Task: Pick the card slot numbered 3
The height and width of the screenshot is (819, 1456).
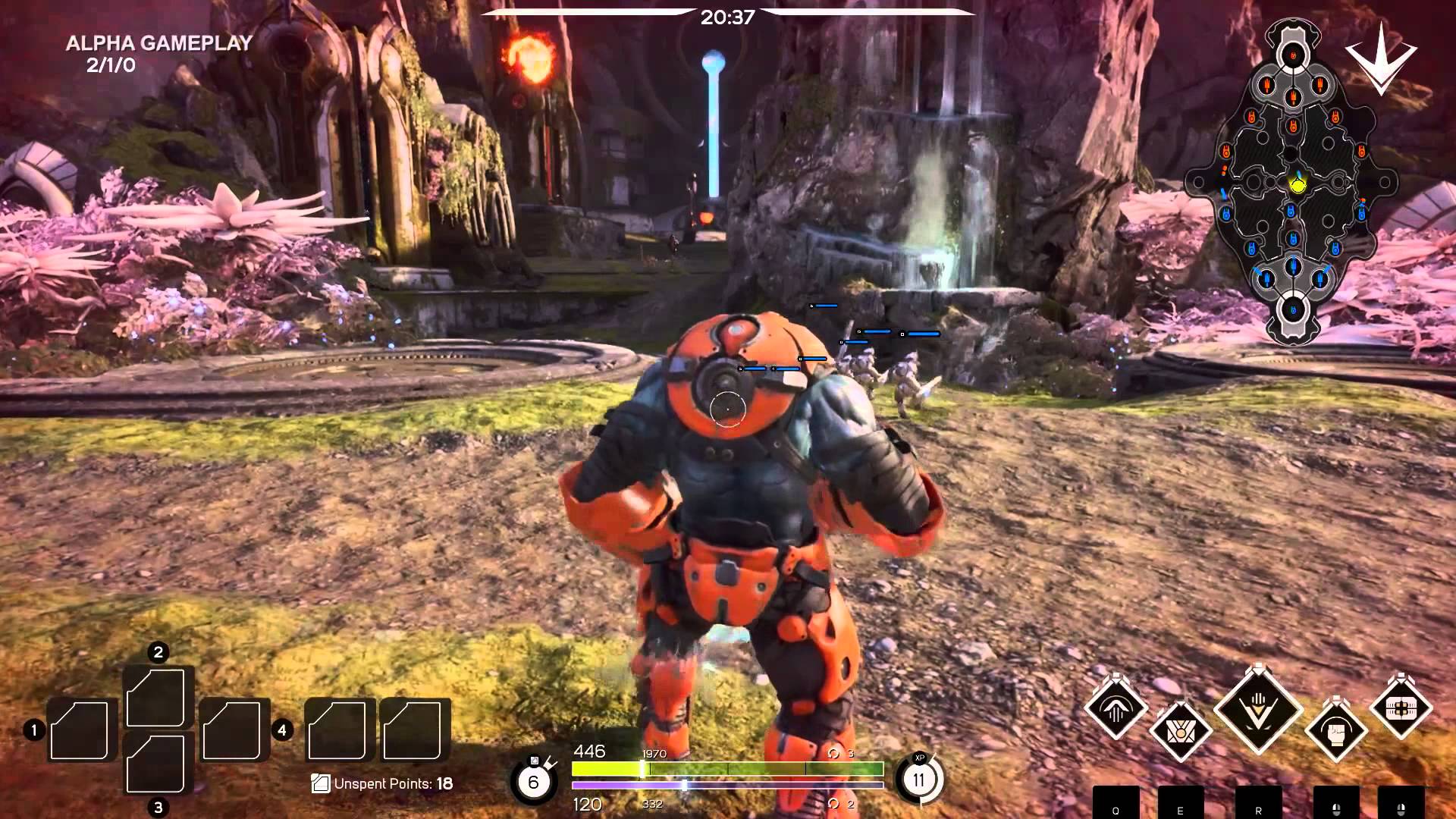Action: pyautogui.click(x=158, y=763)
